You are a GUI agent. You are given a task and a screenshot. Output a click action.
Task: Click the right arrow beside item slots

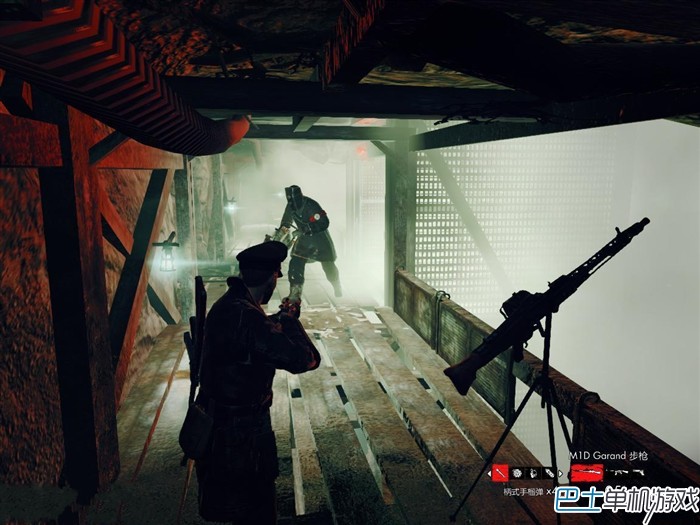coord(561,472)
